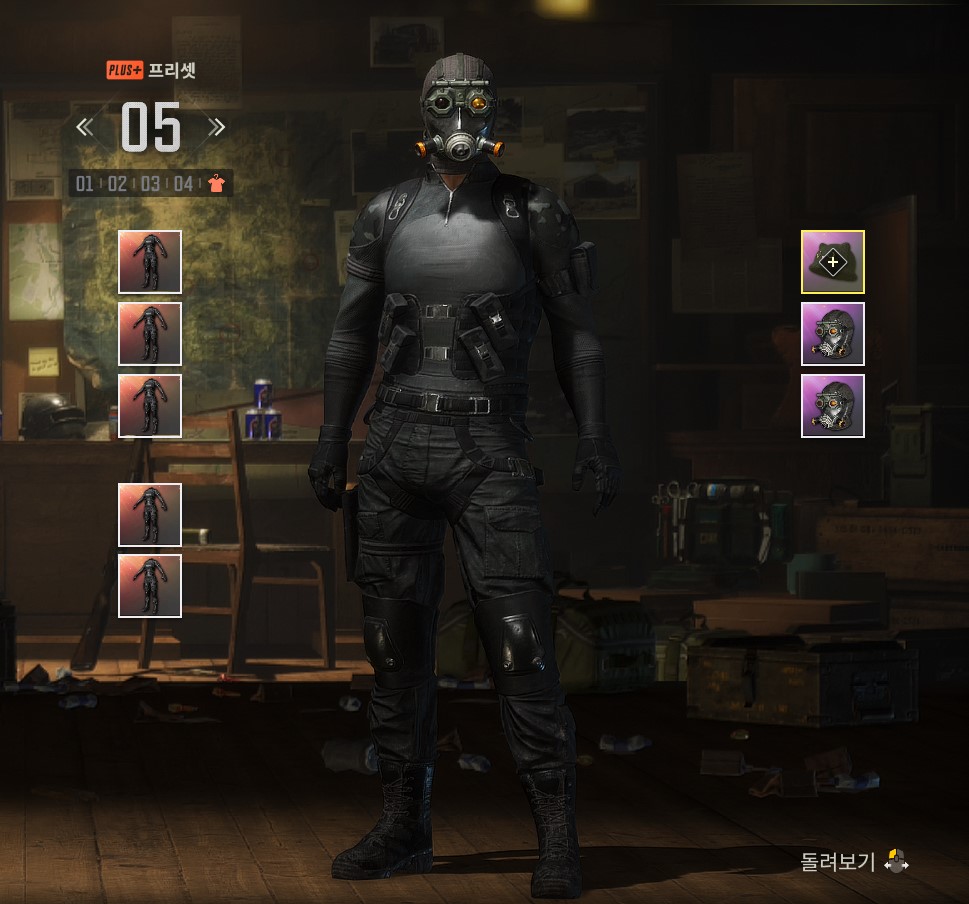Image resolution: width=969 pixels, height=904 pixels.
Task: Select preset 02
Action: (x=117, y=183)
